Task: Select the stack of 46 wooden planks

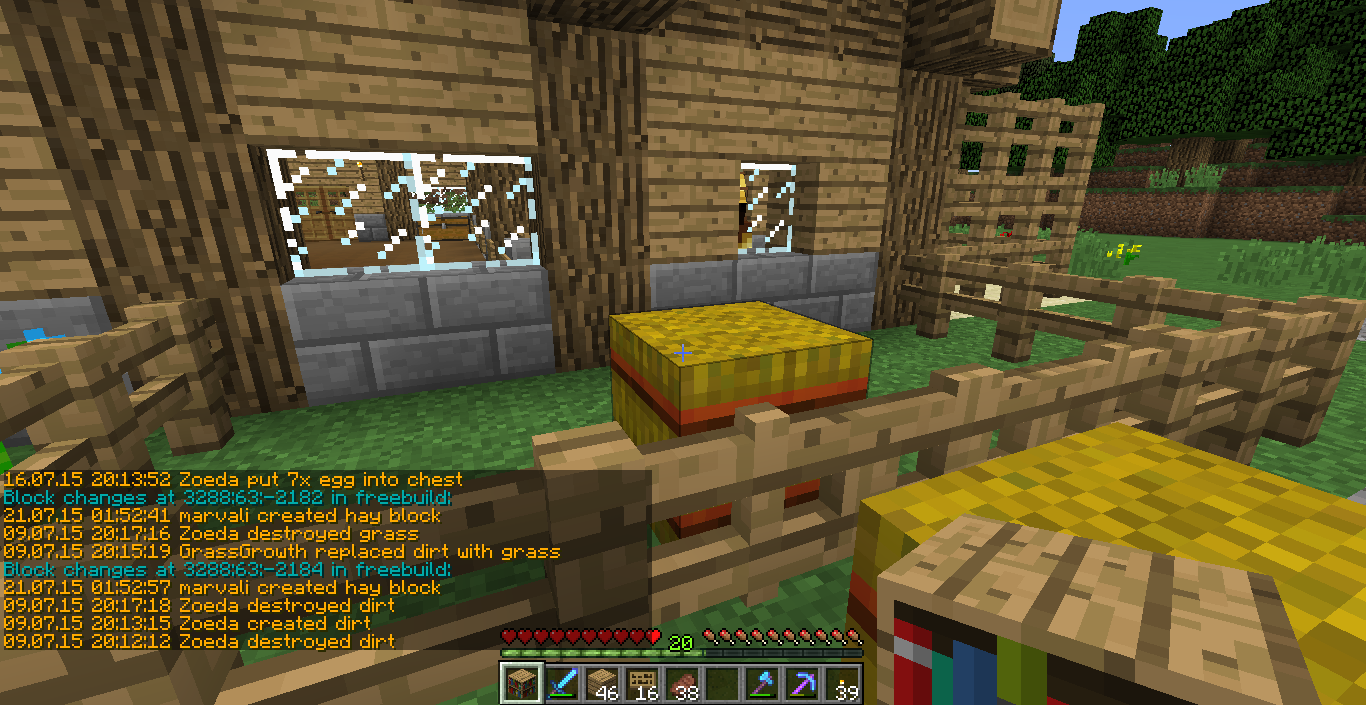Action: pyautogui.click(x=600, y=682)
